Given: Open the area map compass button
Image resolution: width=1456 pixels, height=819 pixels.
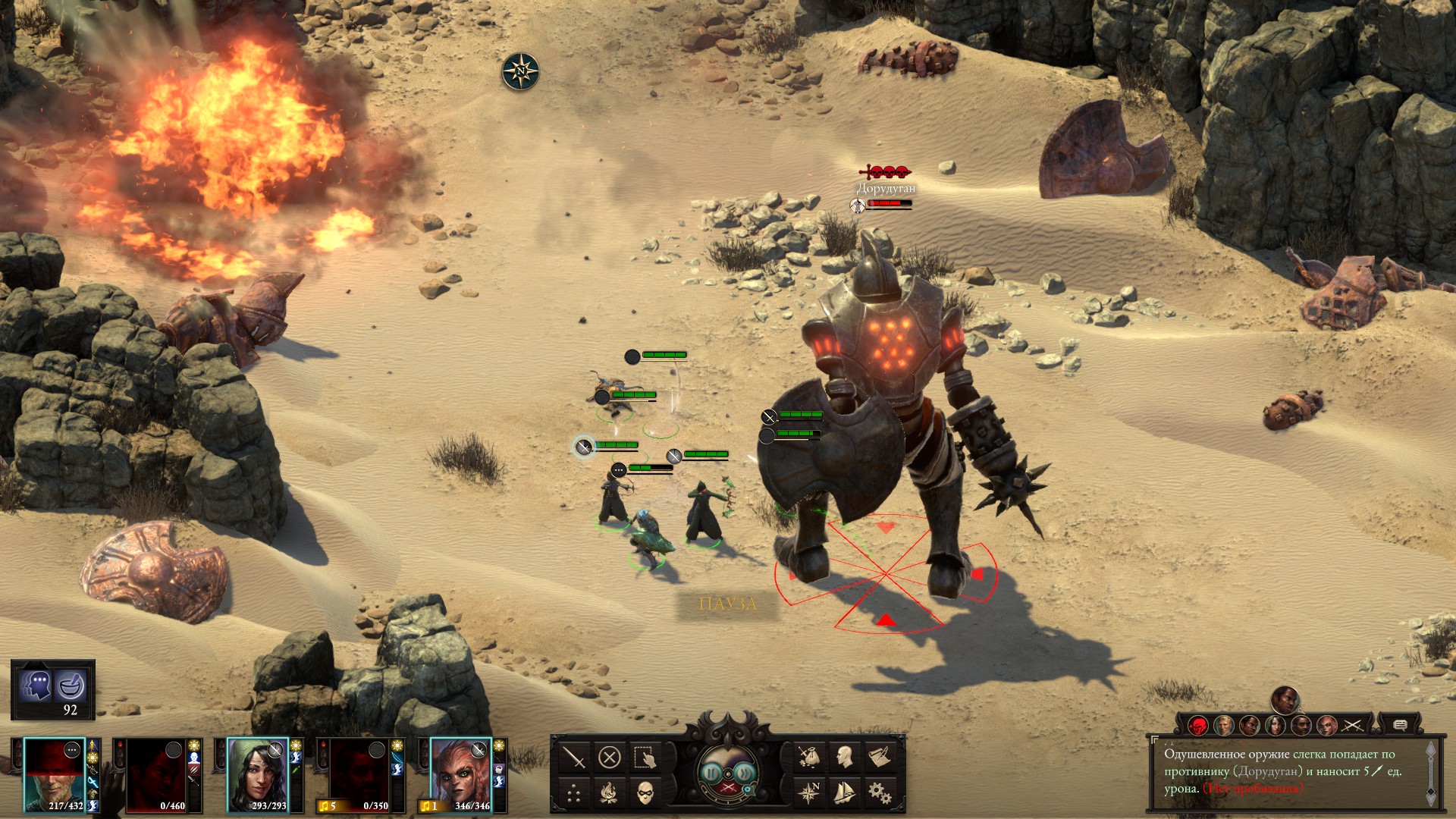Looking at the screenshot, I should [x=809, y=793].
